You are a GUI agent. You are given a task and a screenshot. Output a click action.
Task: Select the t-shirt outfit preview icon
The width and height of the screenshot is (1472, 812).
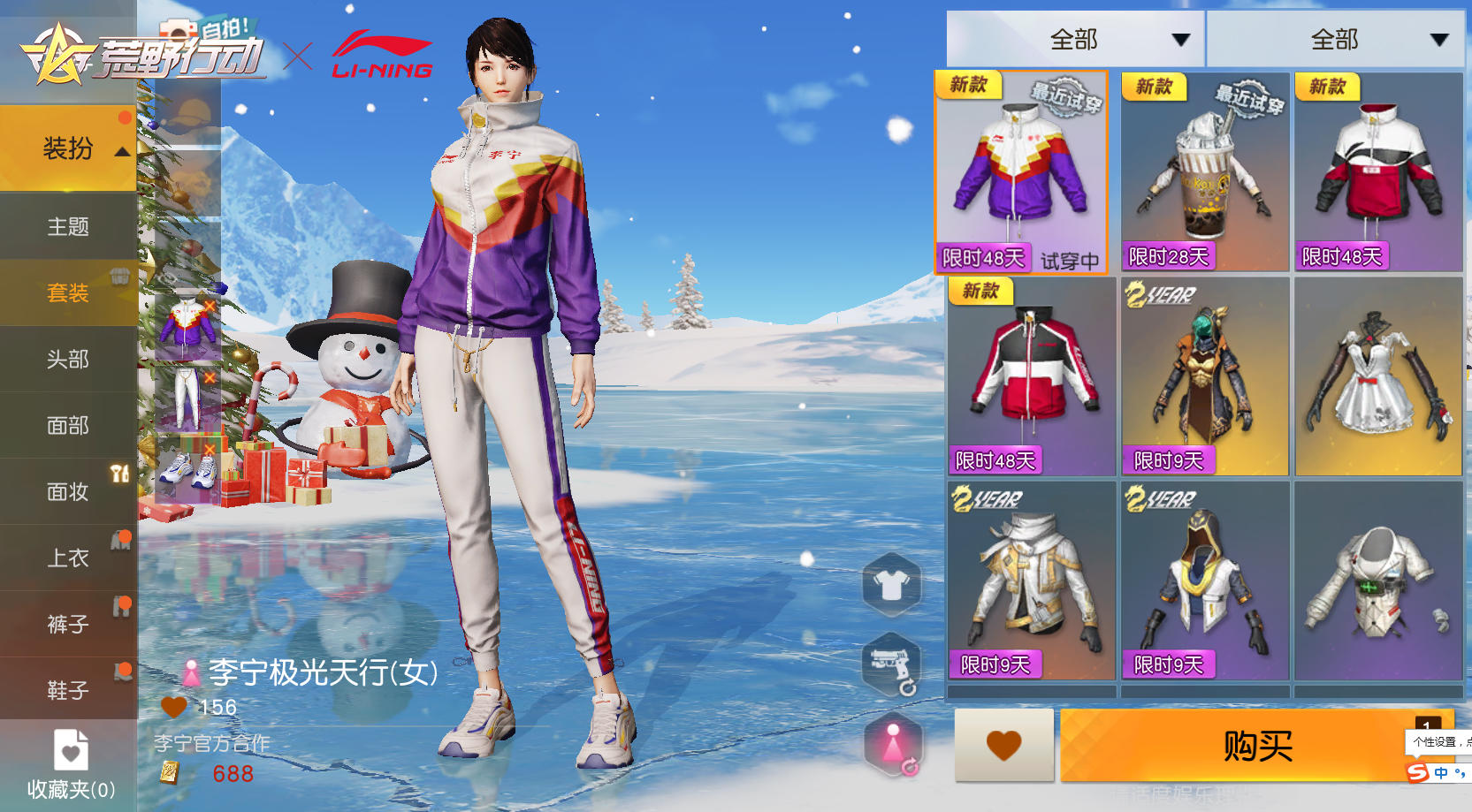891,584
